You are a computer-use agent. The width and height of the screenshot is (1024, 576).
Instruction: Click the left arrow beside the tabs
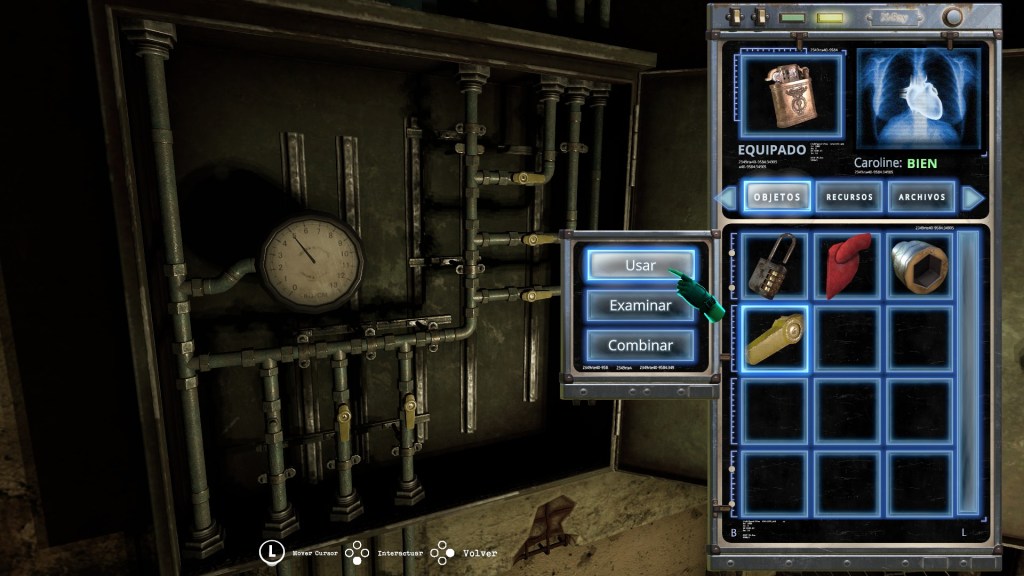tap(726, 198)
